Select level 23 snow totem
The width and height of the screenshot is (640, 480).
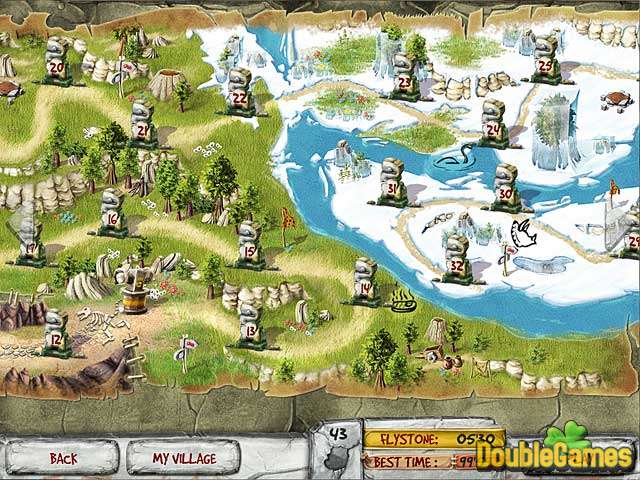405,75
